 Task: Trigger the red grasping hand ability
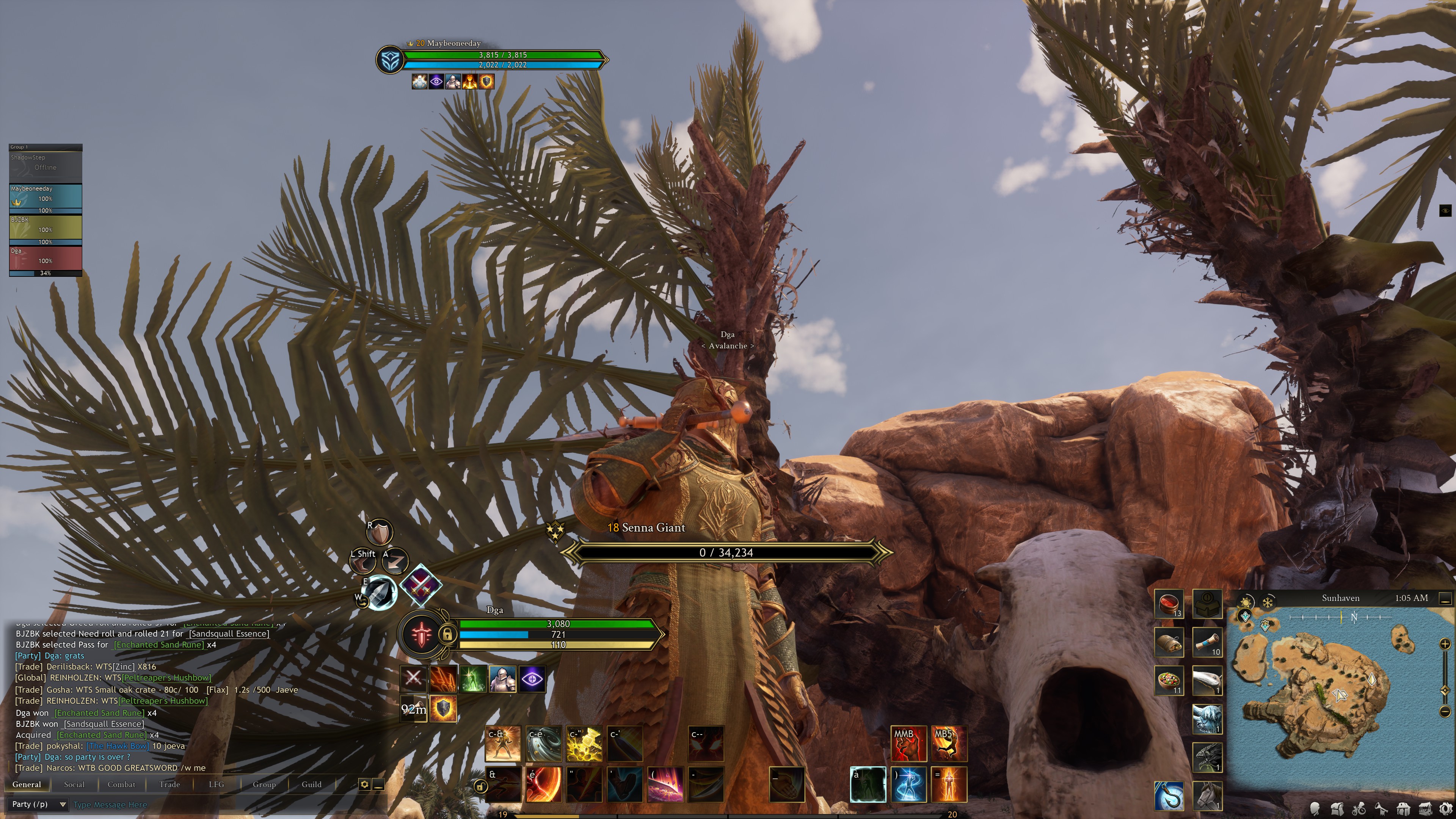pos(908,743)
